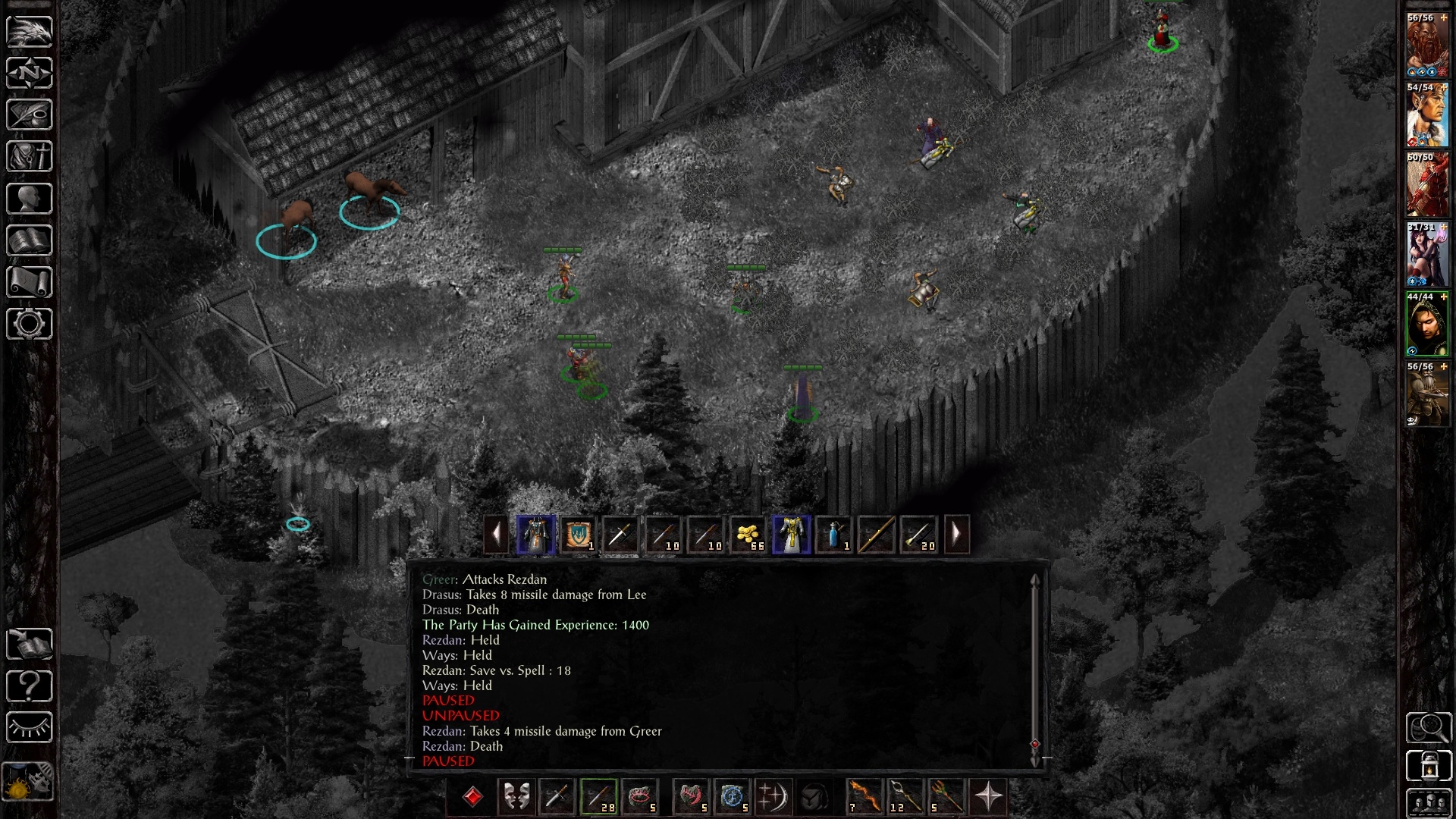Screen dimensions: 1456x819
Task: Hide the interface with the closed-eye button
Action: 30,728
